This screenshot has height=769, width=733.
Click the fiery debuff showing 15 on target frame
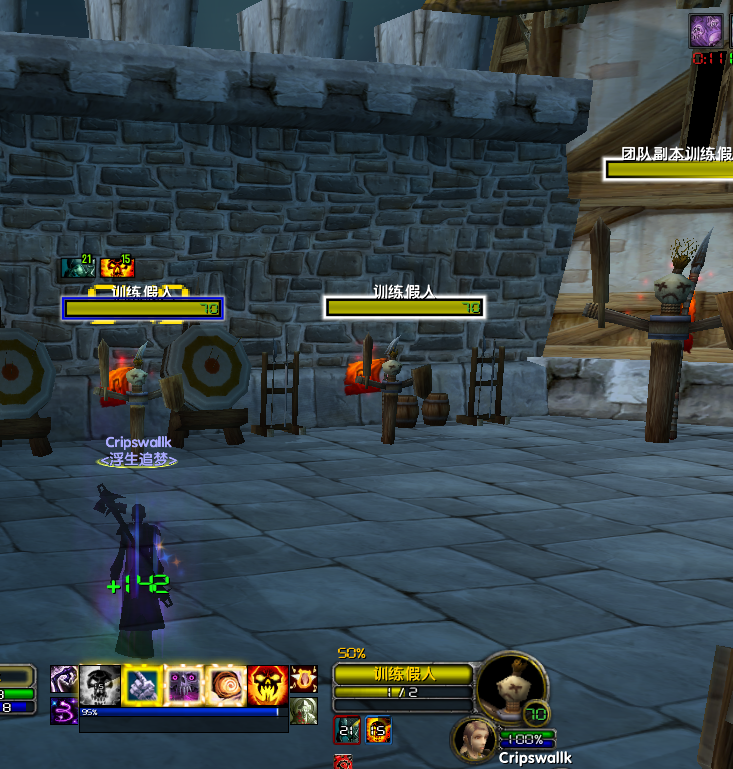pos(378,731)
